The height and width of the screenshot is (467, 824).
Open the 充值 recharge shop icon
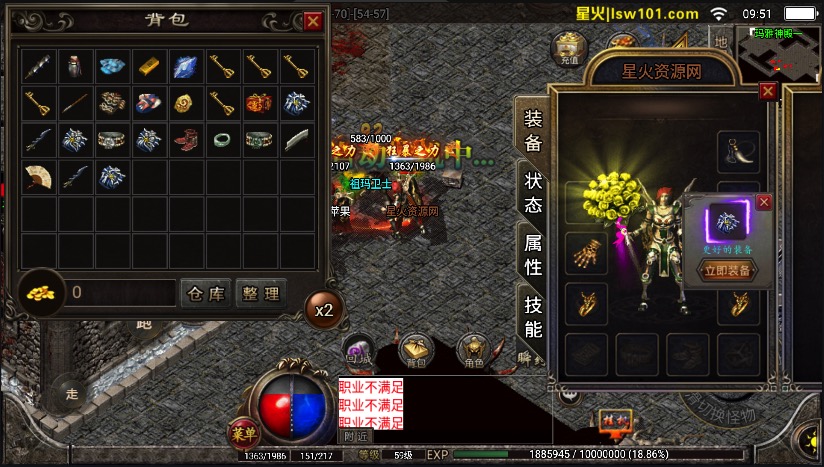coord(569,49)
